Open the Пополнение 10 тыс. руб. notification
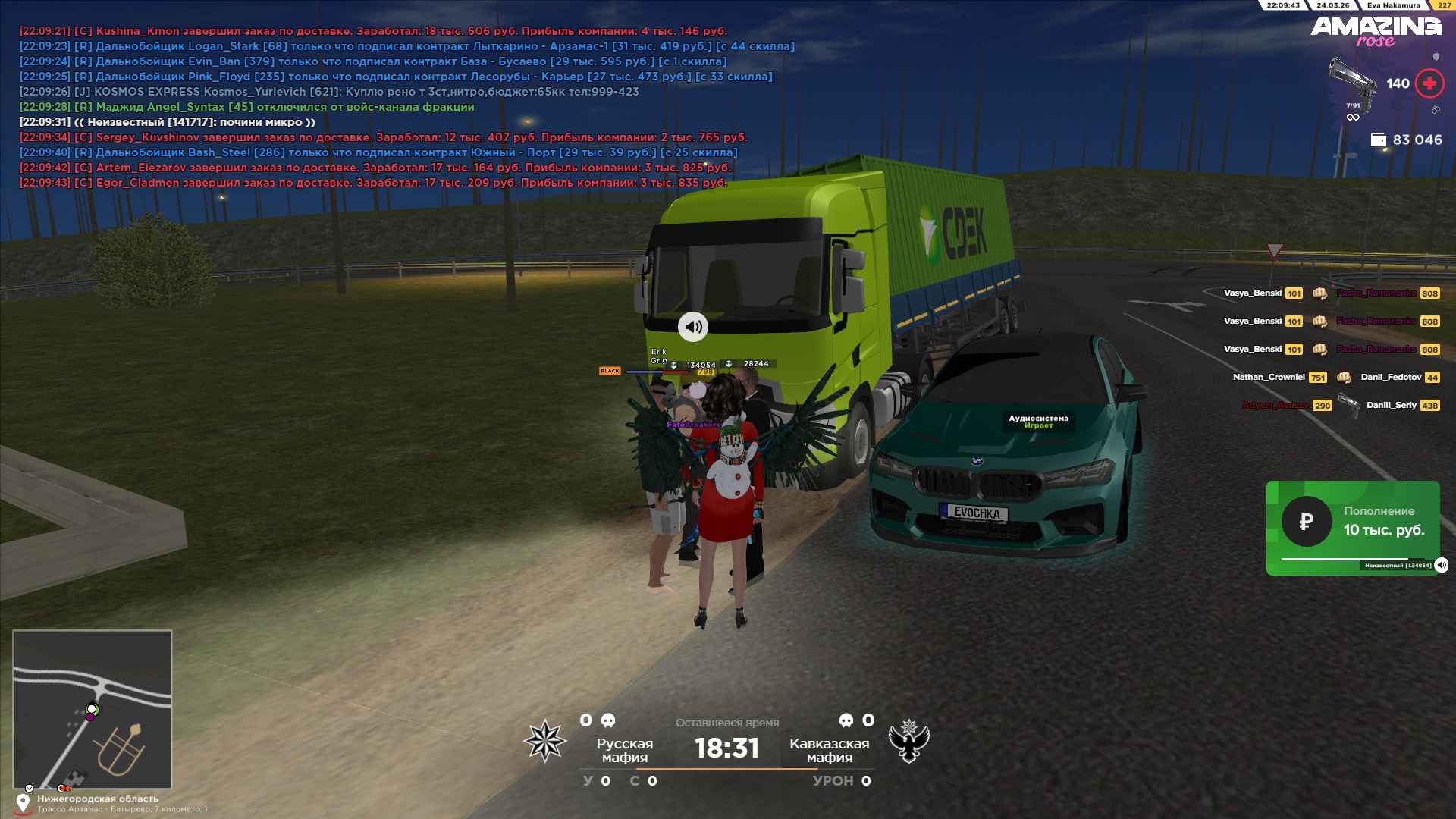 click(x=1352, y=527)
